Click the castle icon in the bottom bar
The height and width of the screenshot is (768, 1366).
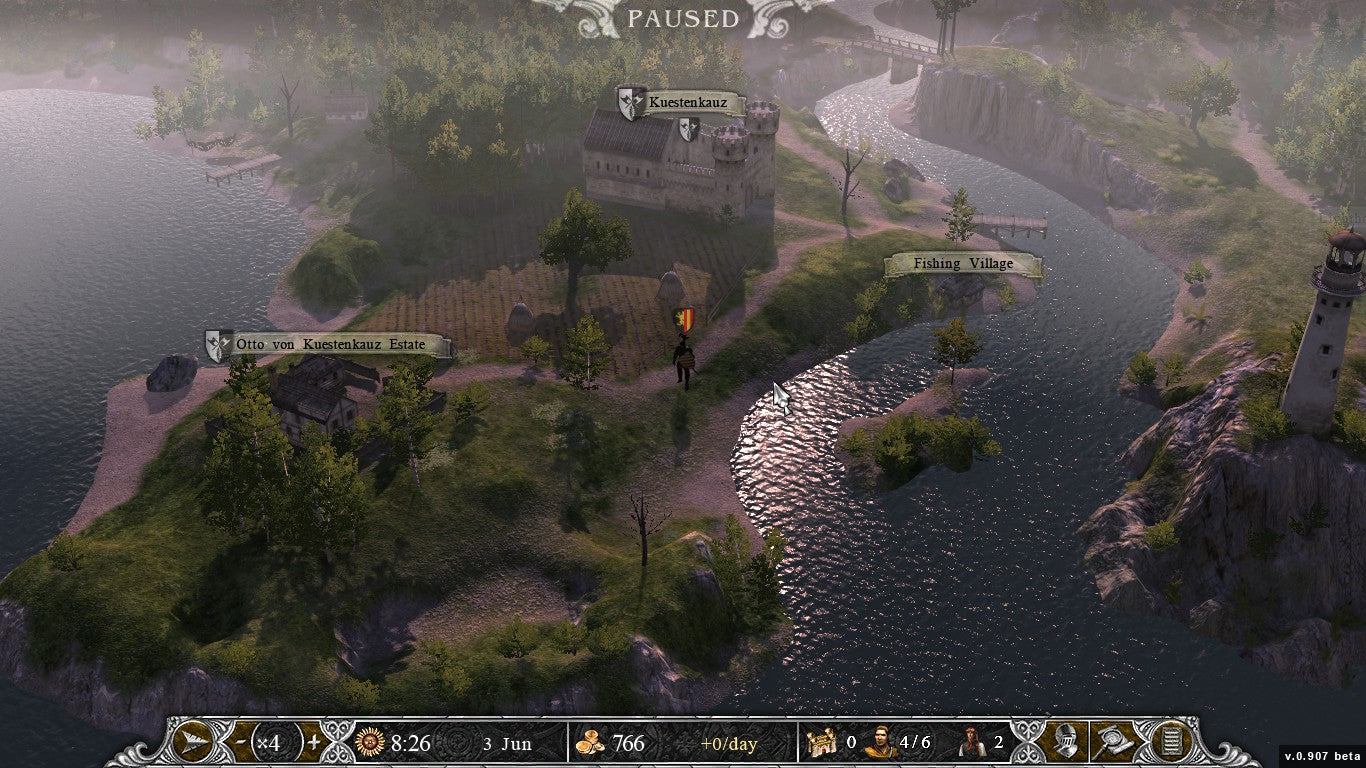tap(822, 743)
